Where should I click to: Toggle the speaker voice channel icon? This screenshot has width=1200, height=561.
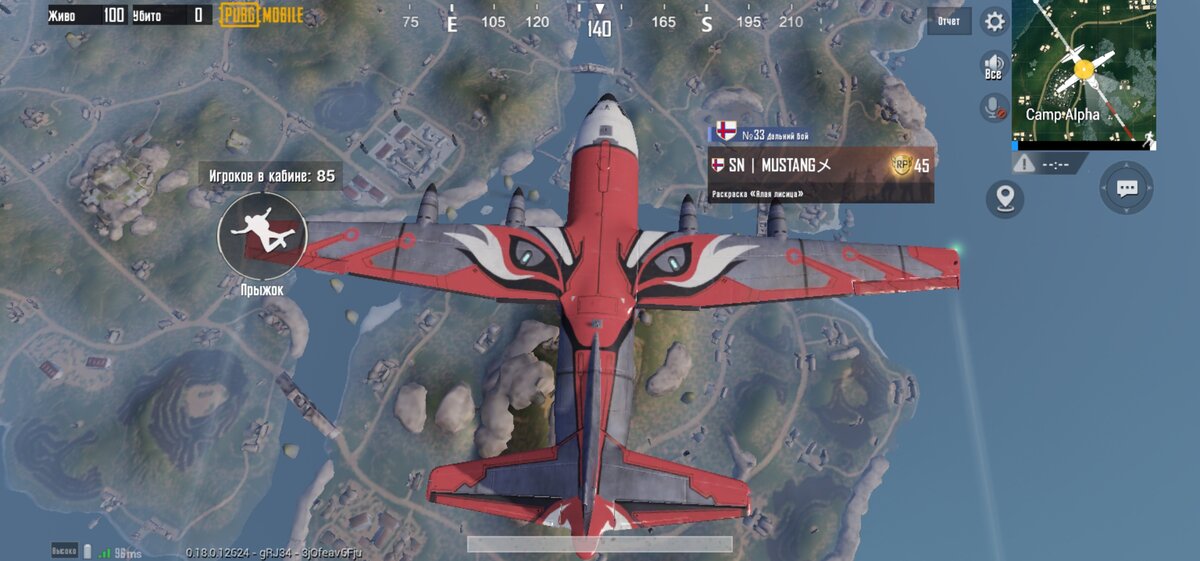993,64
